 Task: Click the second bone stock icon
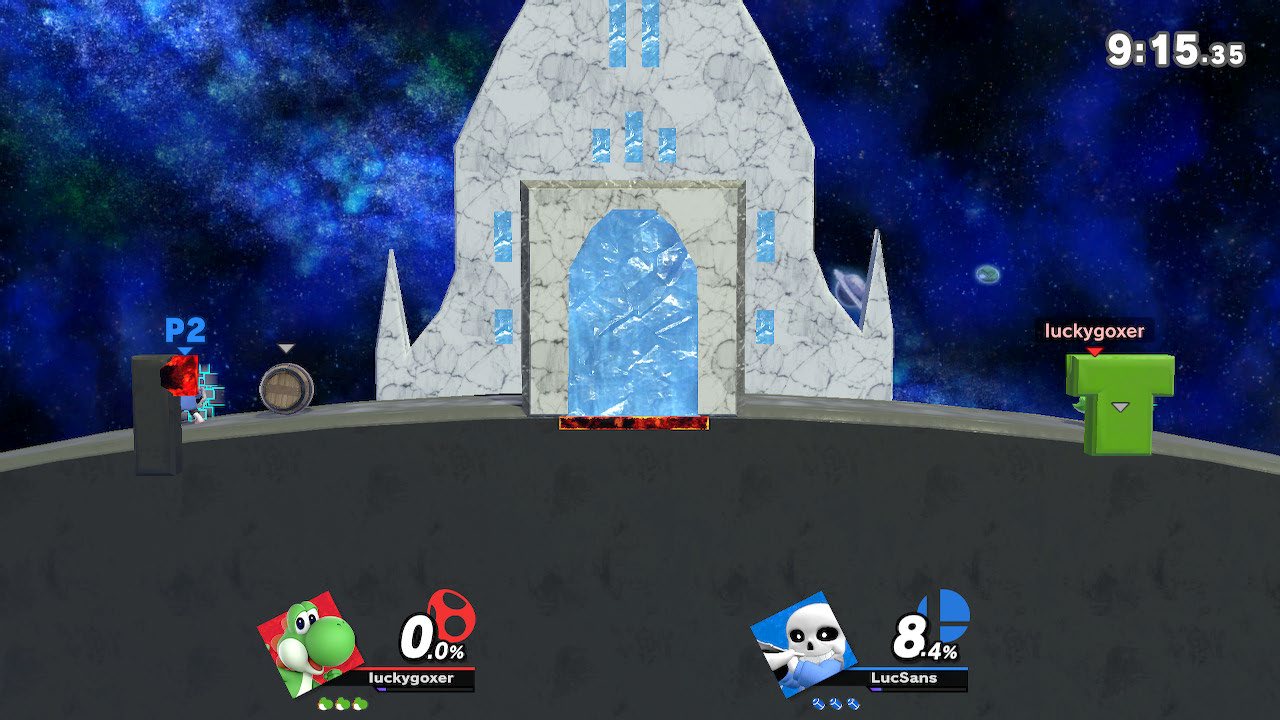pos(834,703)
